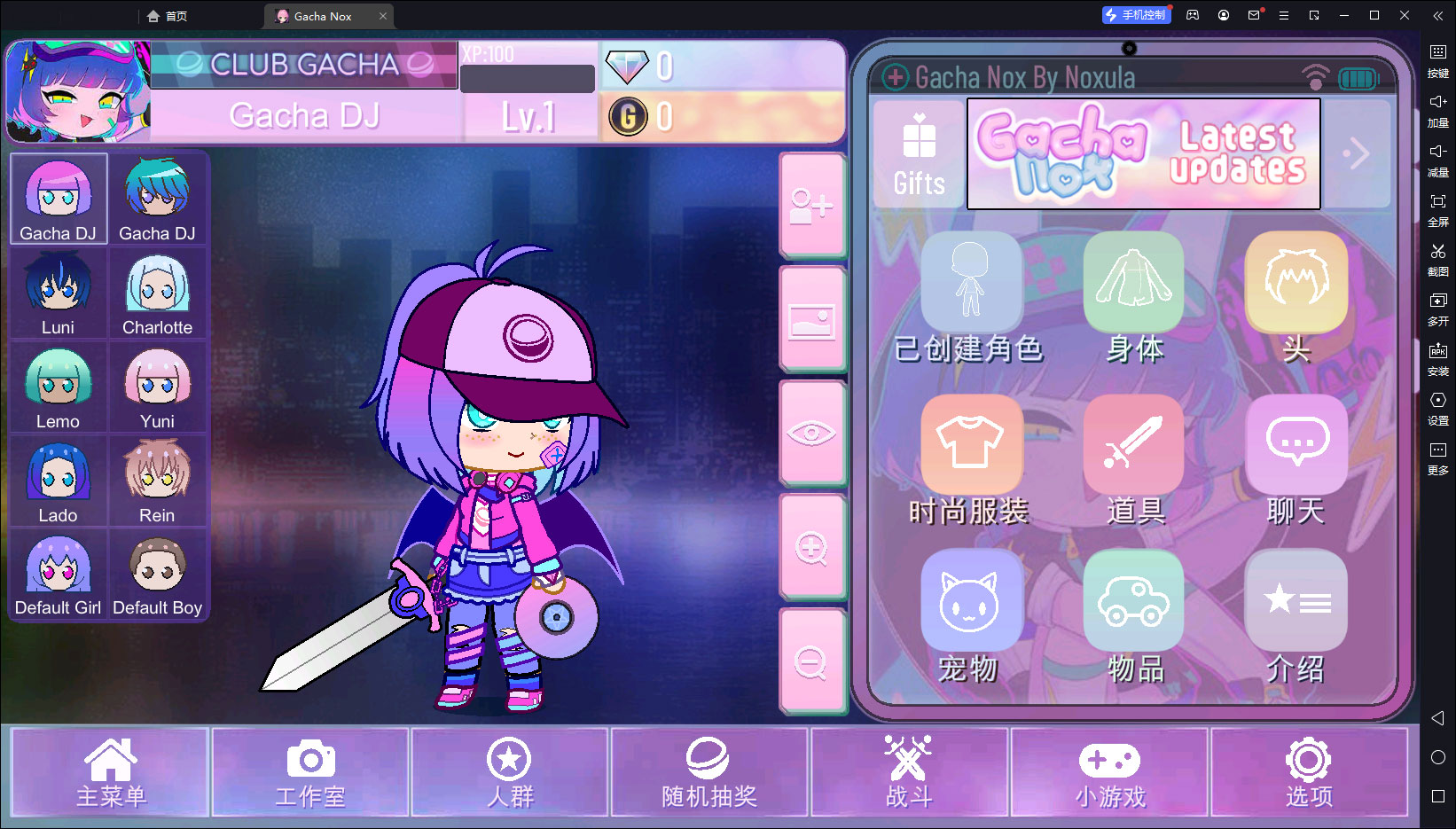Open the Gifts box
The height and width of the screenshot is (829, 1456).
tap(919, 154)
